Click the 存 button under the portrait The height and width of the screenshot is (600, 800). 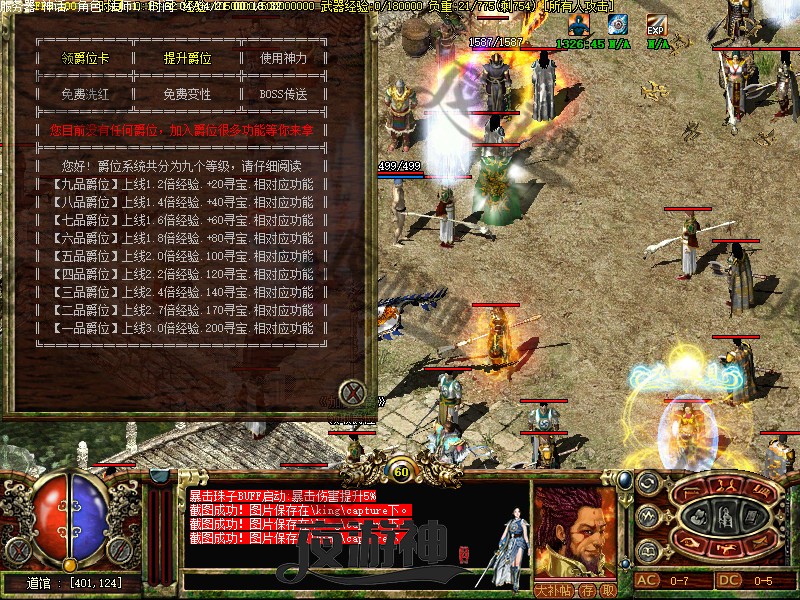(x=590, y=590)
